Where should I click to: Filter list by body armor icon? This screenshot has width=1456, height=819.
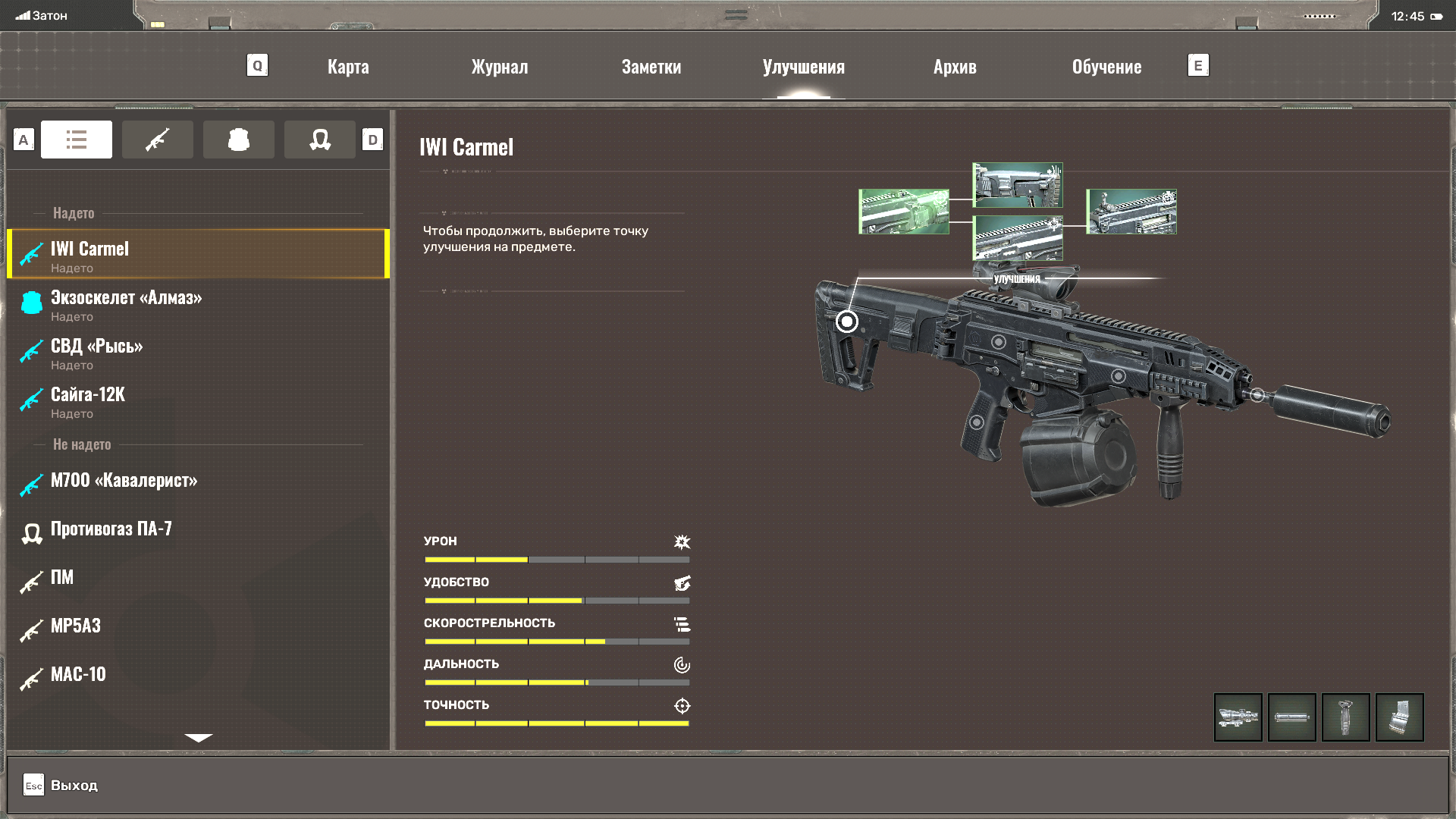tap(239, 140)
